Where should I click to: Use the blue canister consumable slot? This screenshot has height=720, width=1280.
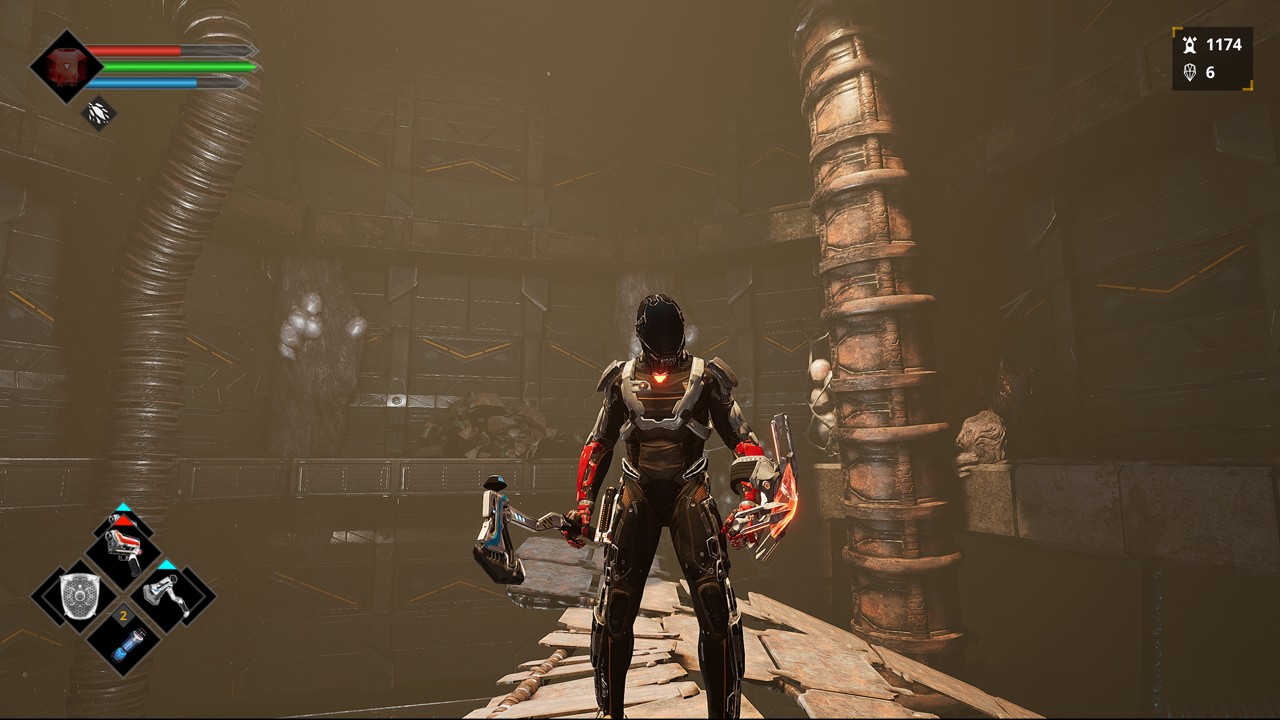122,641
